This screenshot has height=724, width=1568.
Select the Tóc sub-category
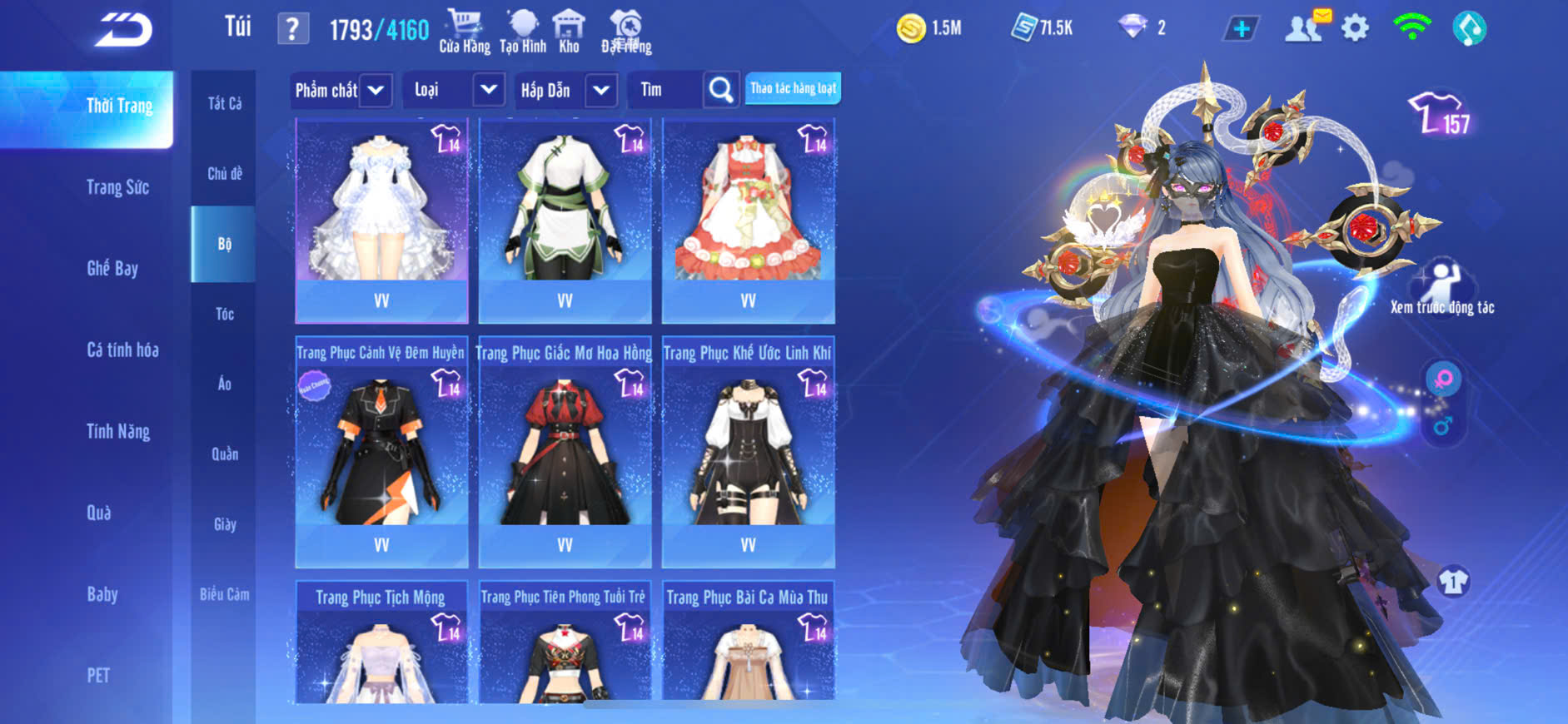224,314
